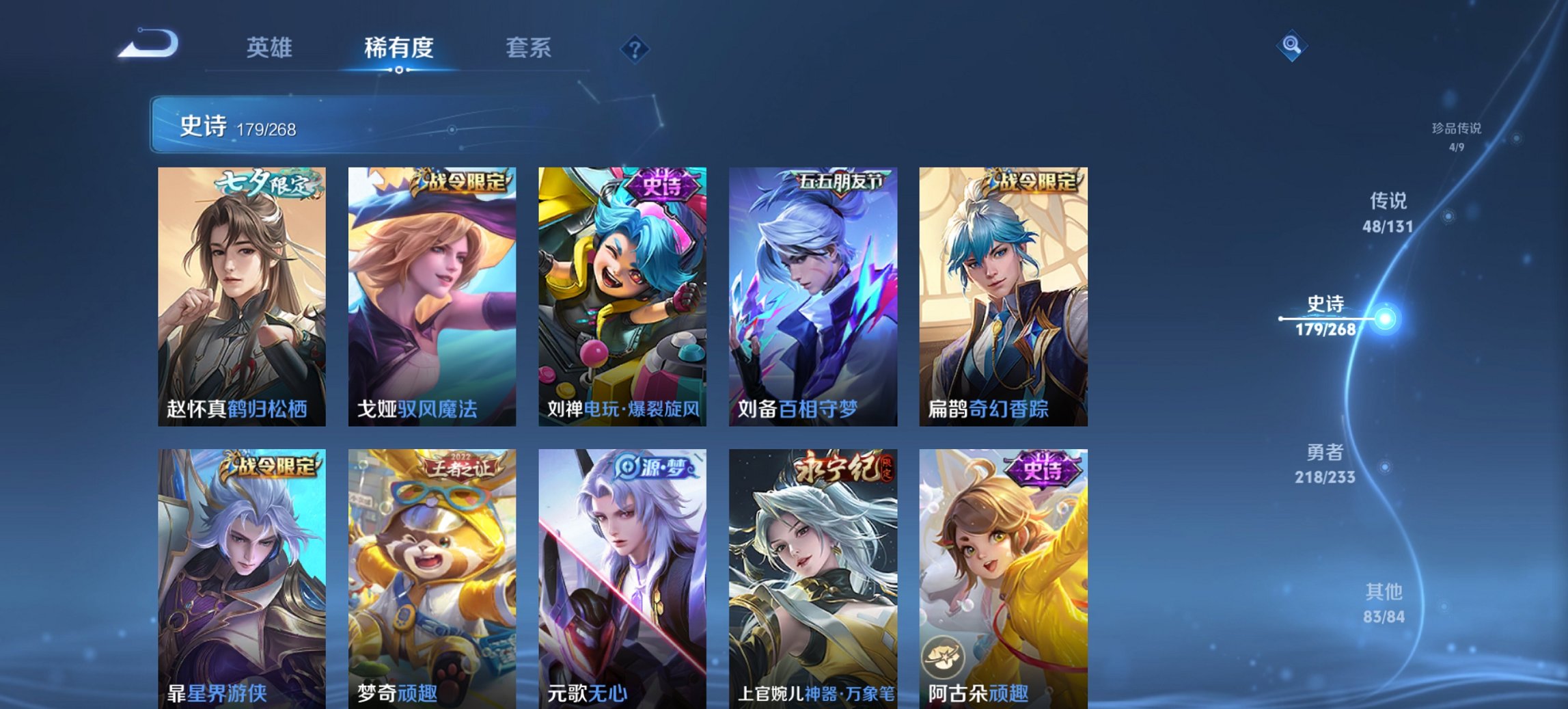The width and height of the screenshot is (1568, 709).
Task: Switch to the 套系 tab
Action: point(529,47)
